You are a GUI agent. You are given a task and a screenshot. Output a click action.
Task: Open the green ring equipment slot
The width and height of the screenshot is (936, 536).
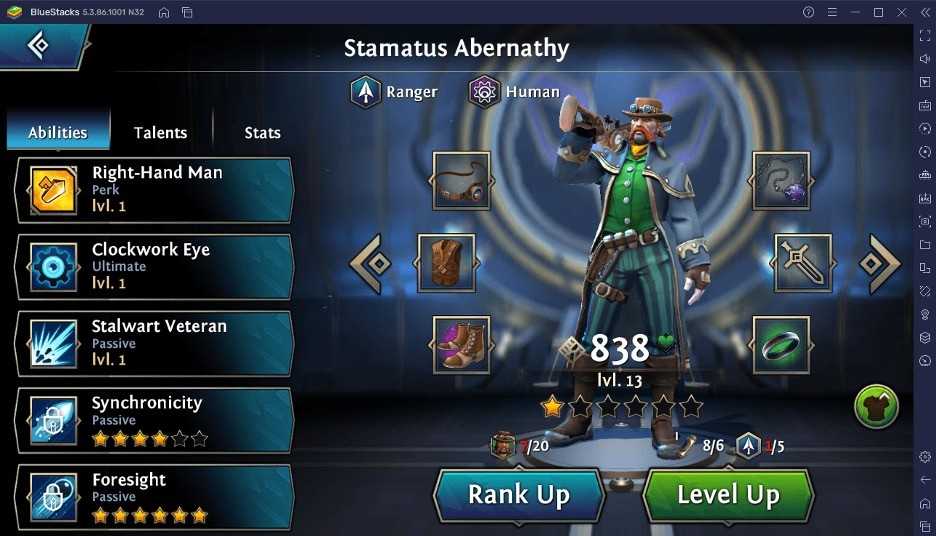point(781,343)
